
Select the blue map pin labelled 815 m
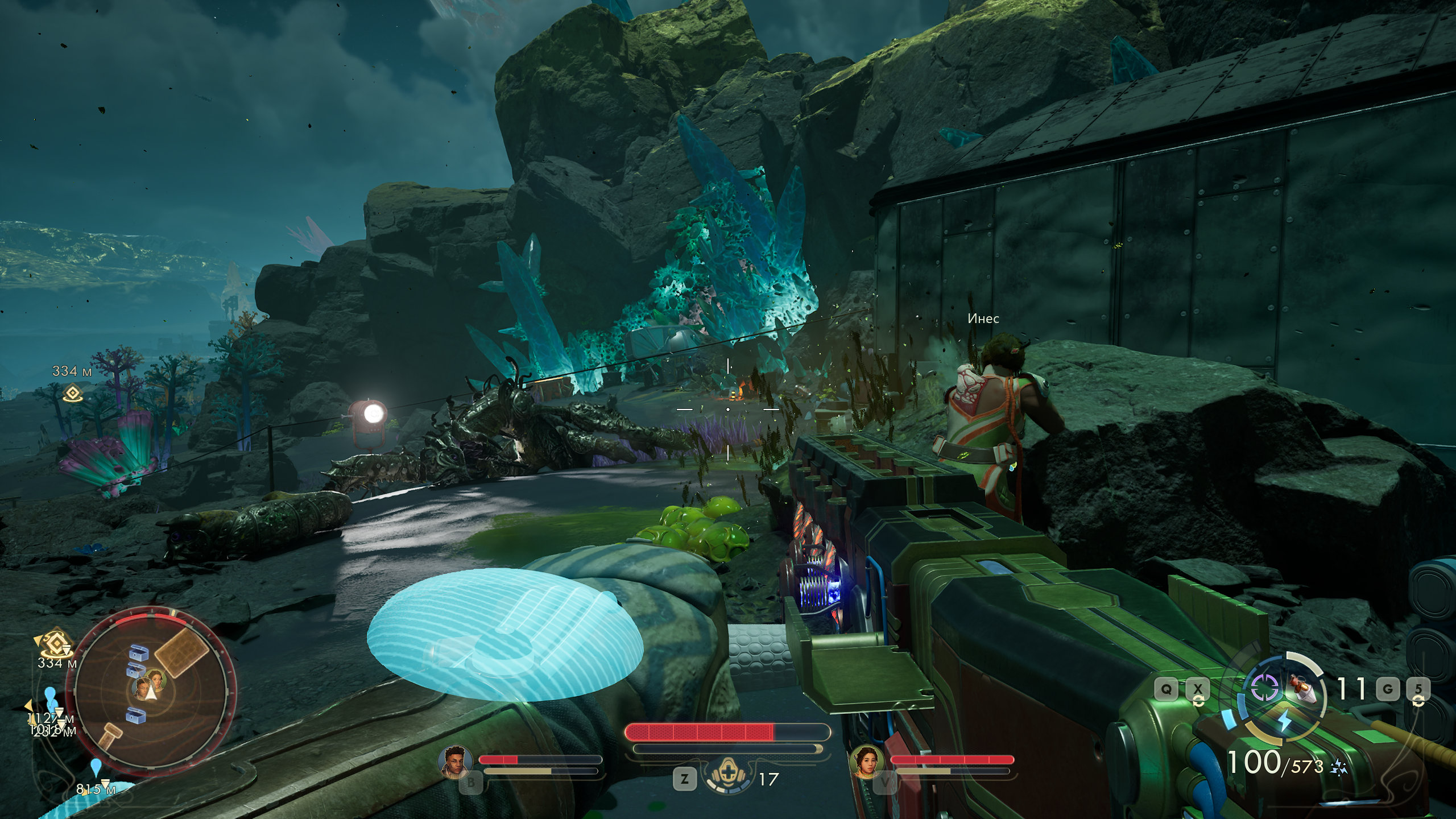pyautogui.click(x=96, y=767)
